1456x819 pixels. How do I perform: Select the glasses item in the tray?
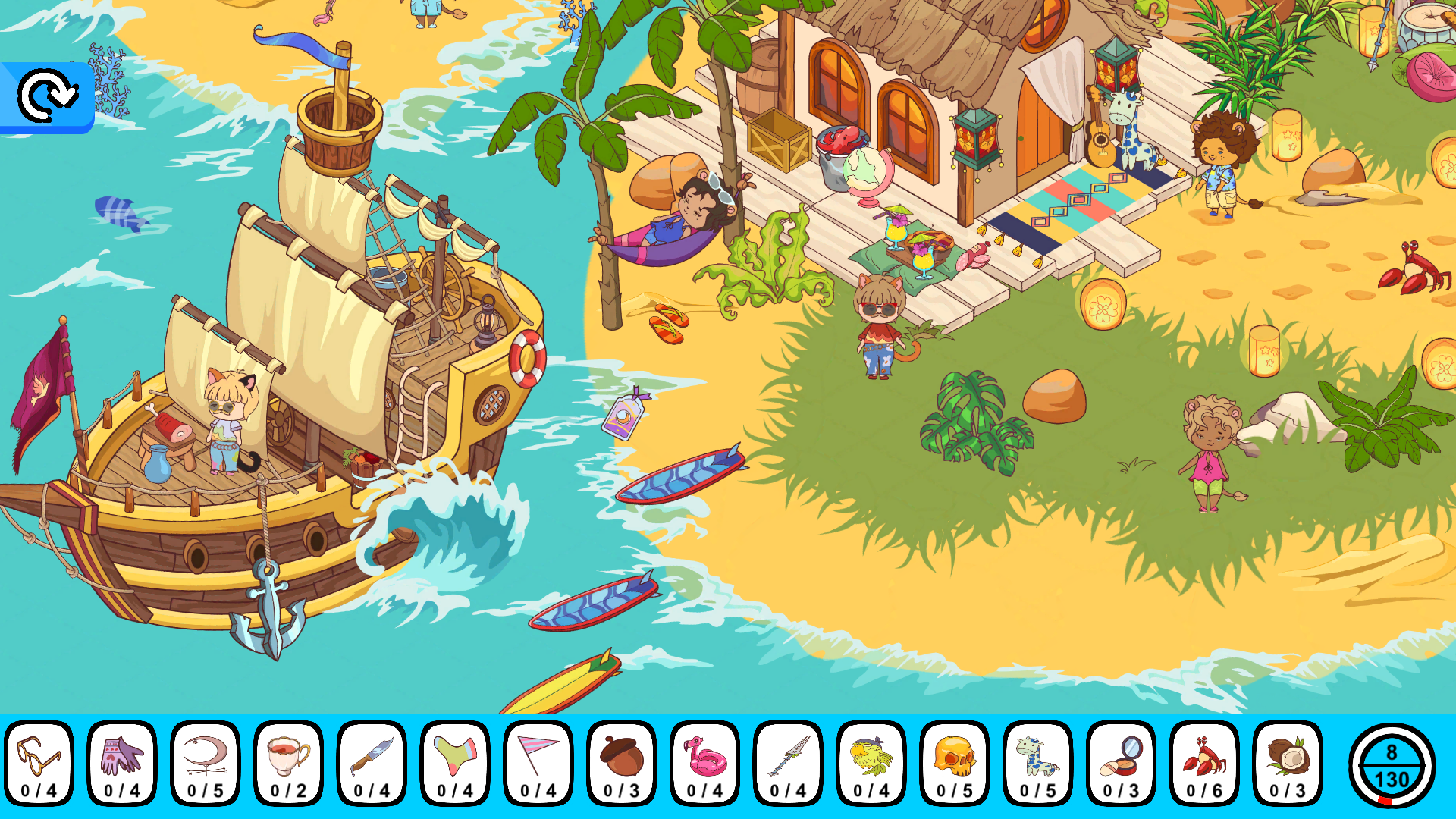point(39,764)
